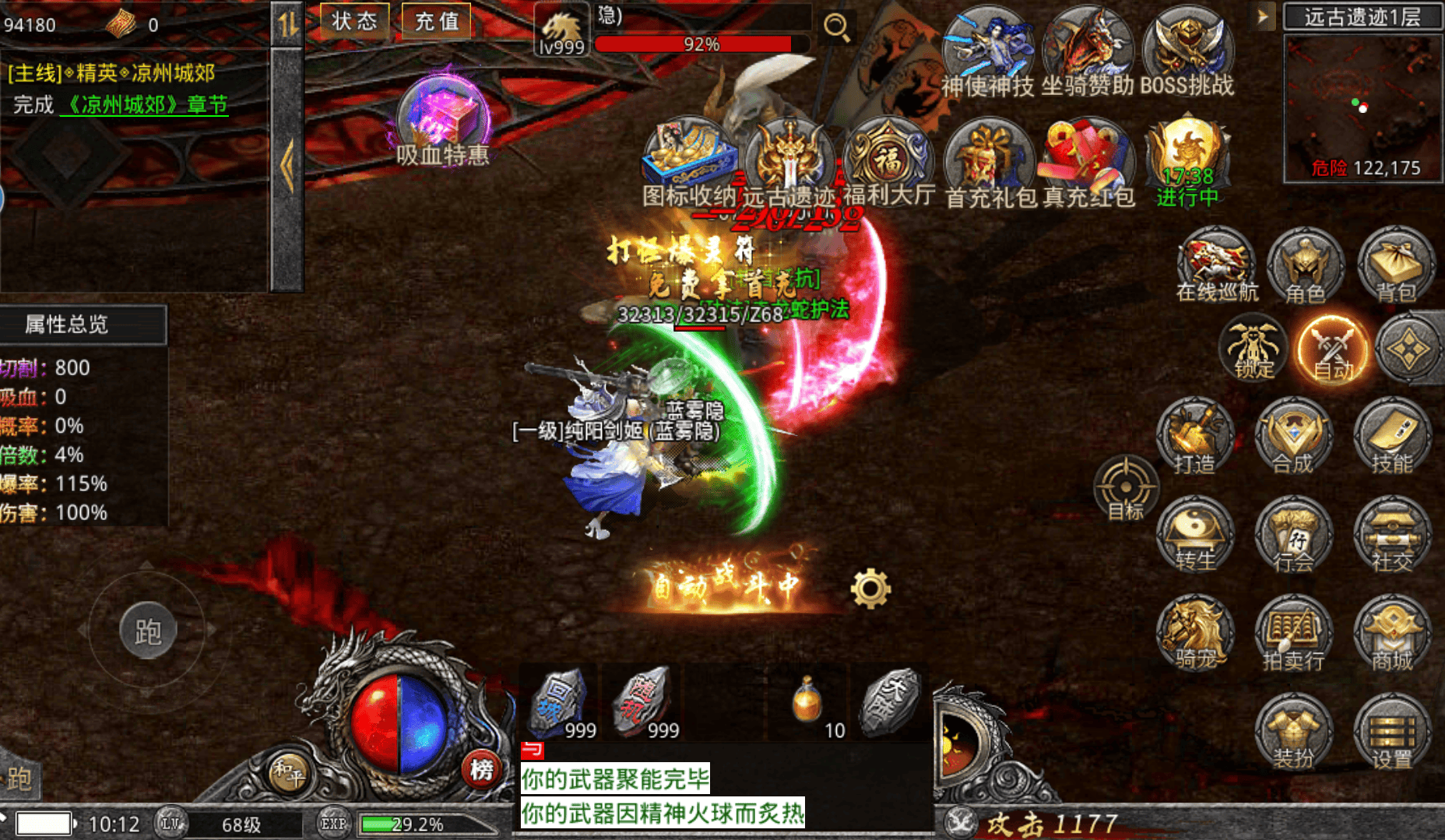Activate the 锁定 target lock
This screenshot has height=840, width=1445.
coord(1253,350)
